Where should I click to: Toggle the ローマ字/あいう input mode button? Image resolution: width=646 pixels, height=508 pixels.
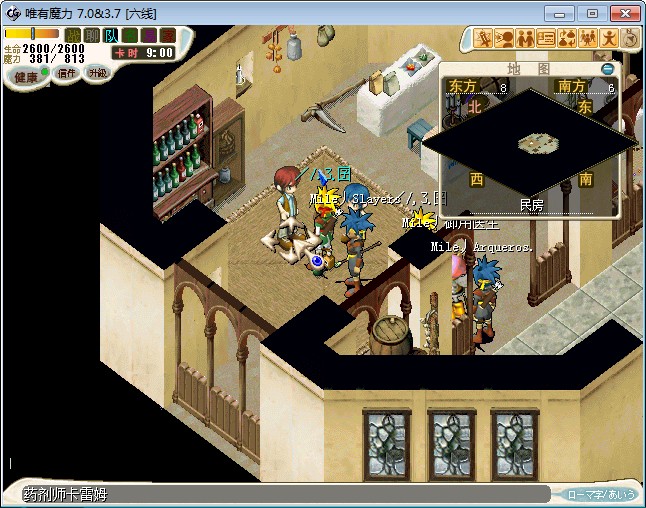click(x=601, y=494)
